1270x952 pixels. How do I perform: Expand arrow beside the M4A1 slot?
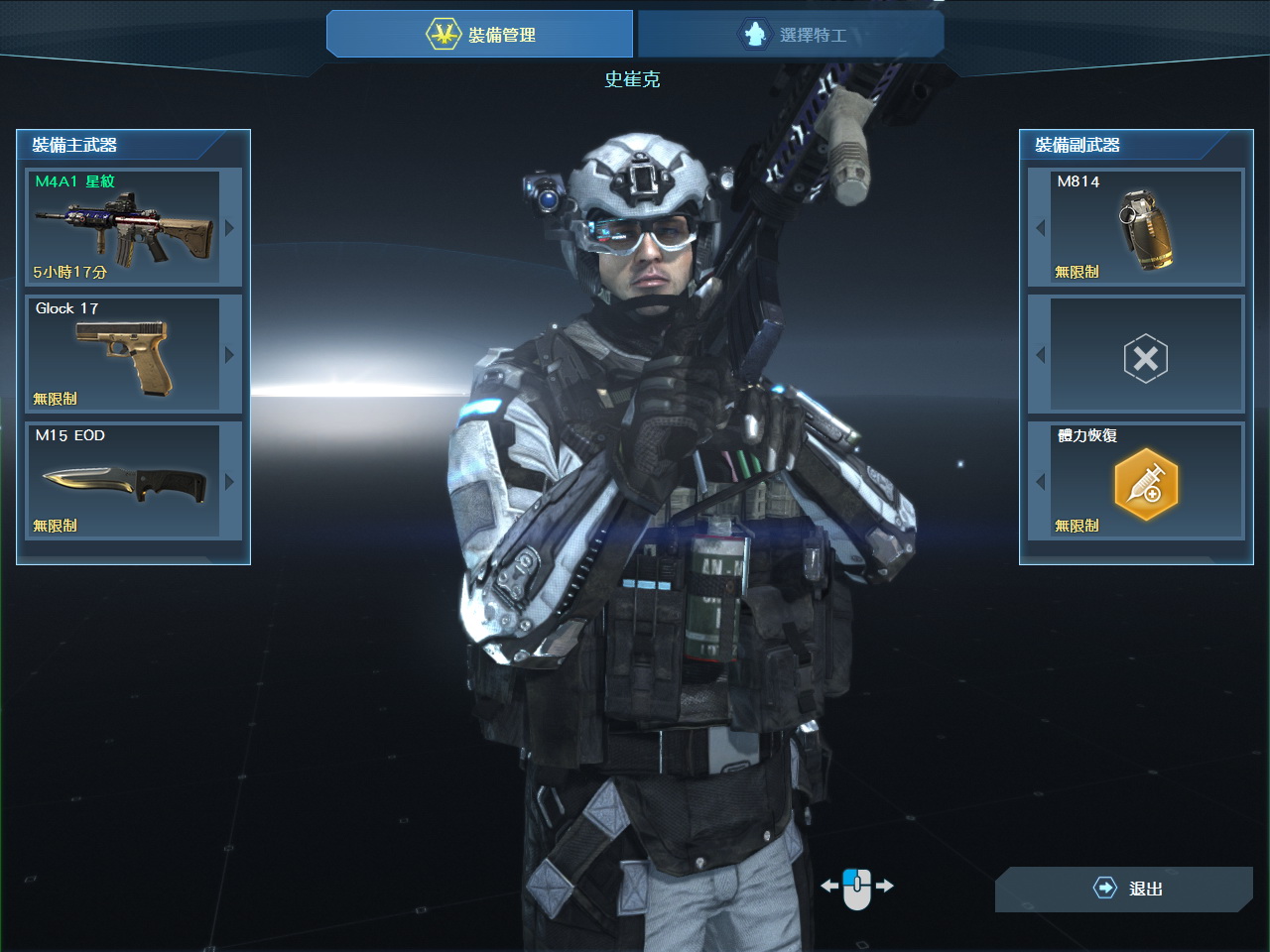point(230,228)
